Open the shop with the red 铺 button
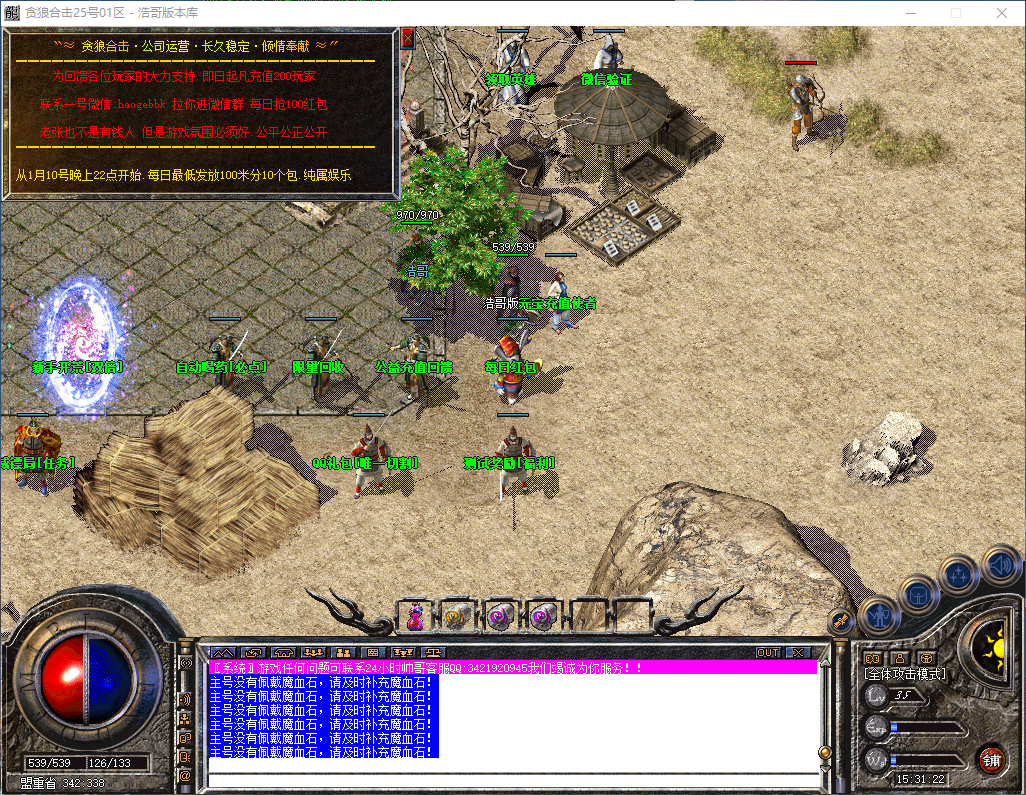Screen dimensions: 1026x795 pyautogui.click(x=991, y=759)
